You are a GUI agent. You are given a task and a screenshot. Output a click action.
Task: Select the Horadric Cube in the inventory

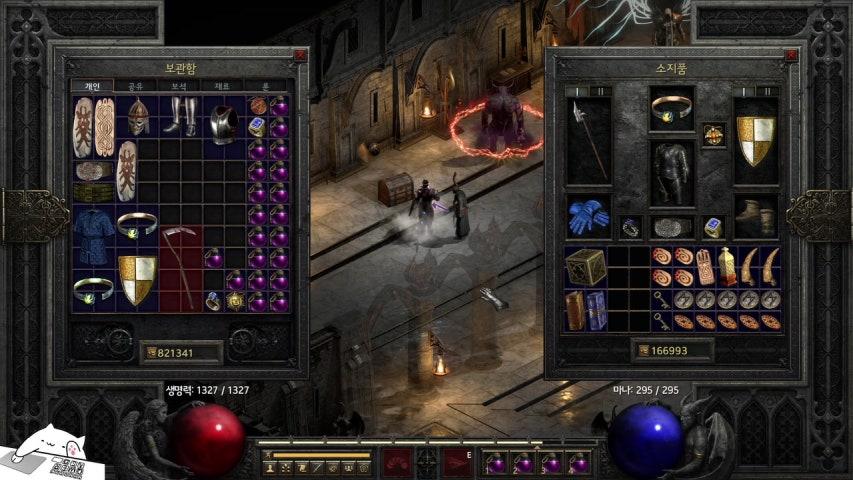[585, 267]
